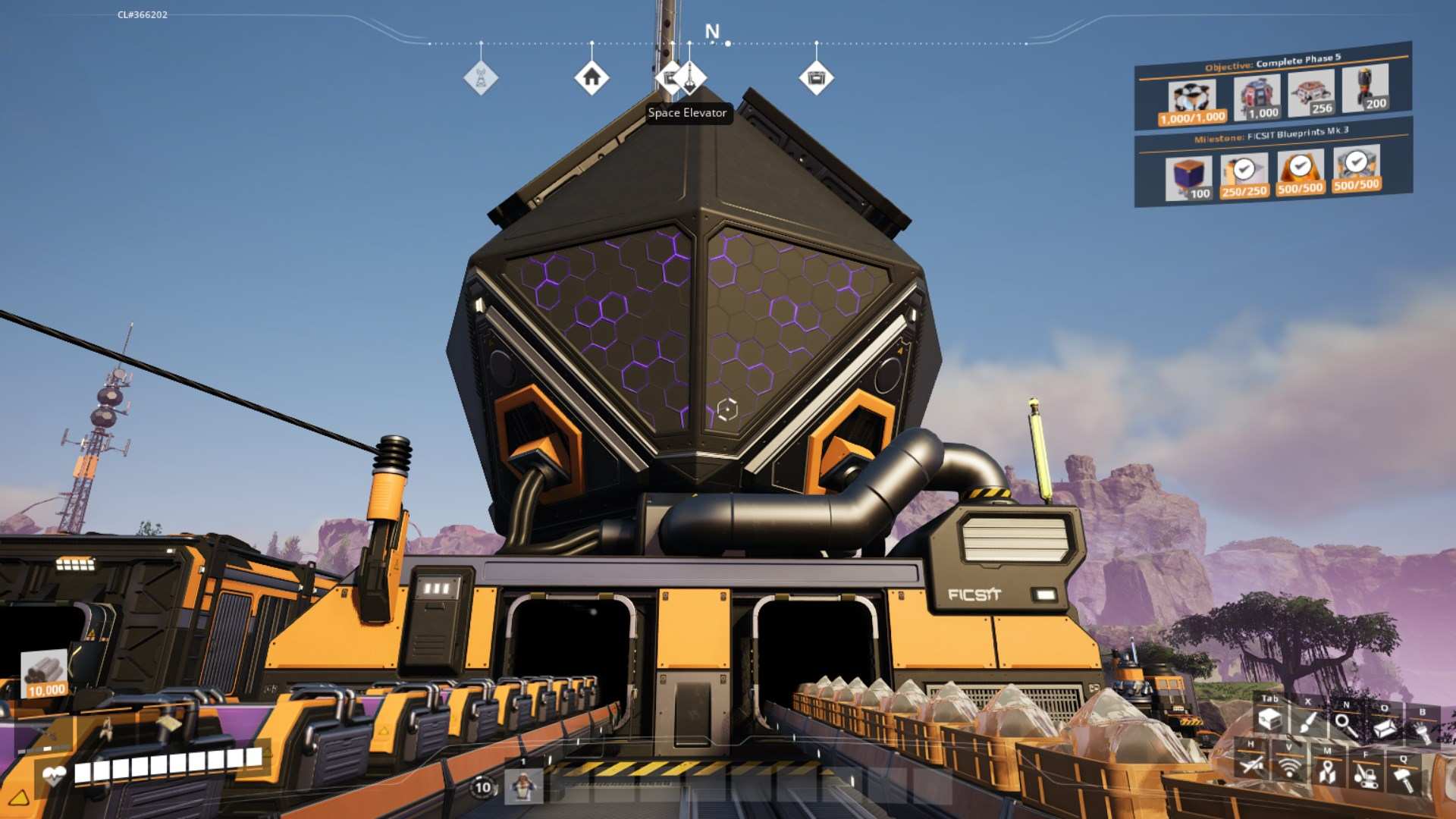The image size is (1456, 819).
Task: Open the FICSIT Blueprints Mk.3 milestone tracker
Action: click(x=1271, y=136)
